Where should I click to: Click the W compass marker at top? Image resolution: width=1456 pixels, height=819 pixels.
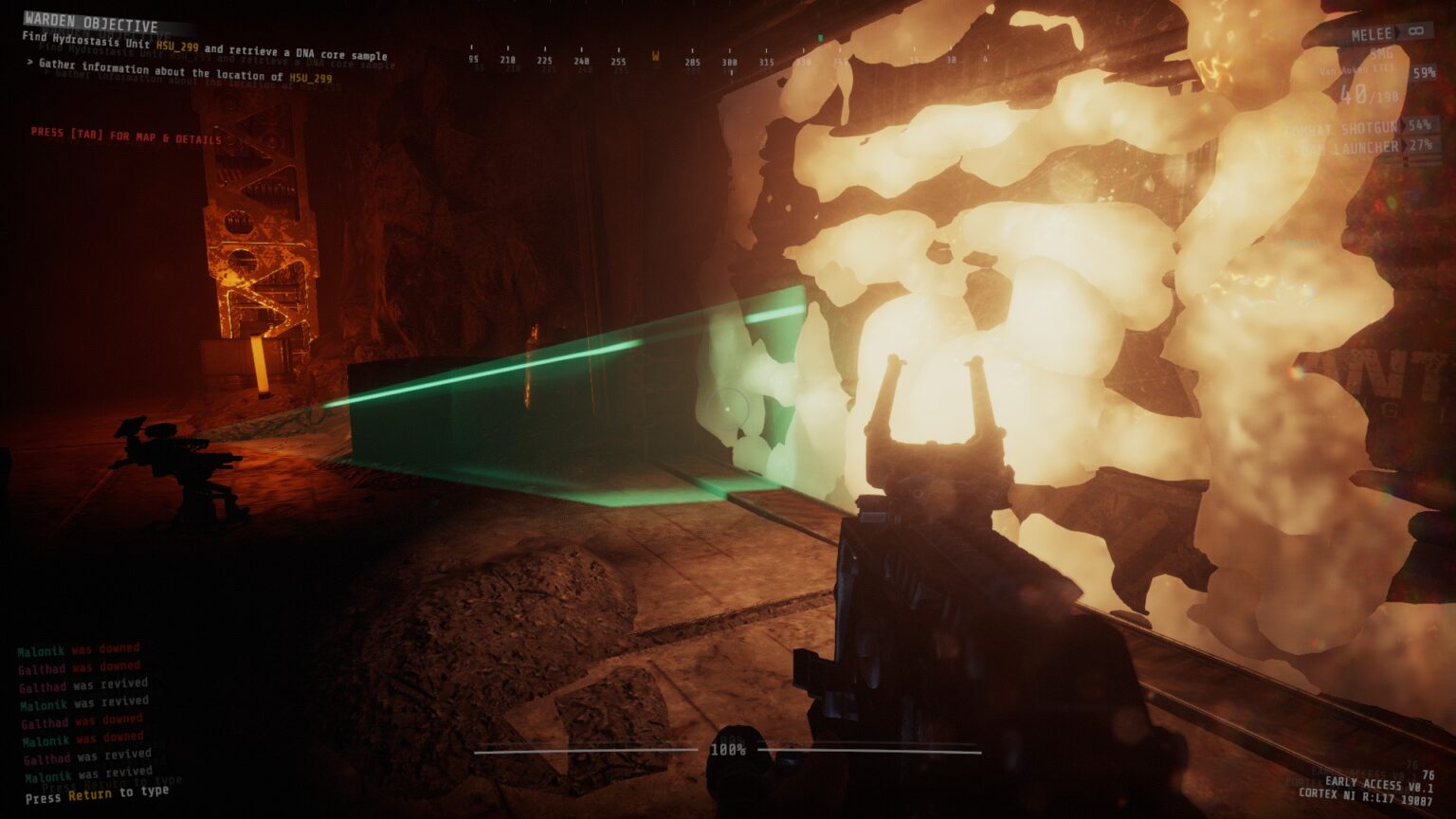(653, 57)
